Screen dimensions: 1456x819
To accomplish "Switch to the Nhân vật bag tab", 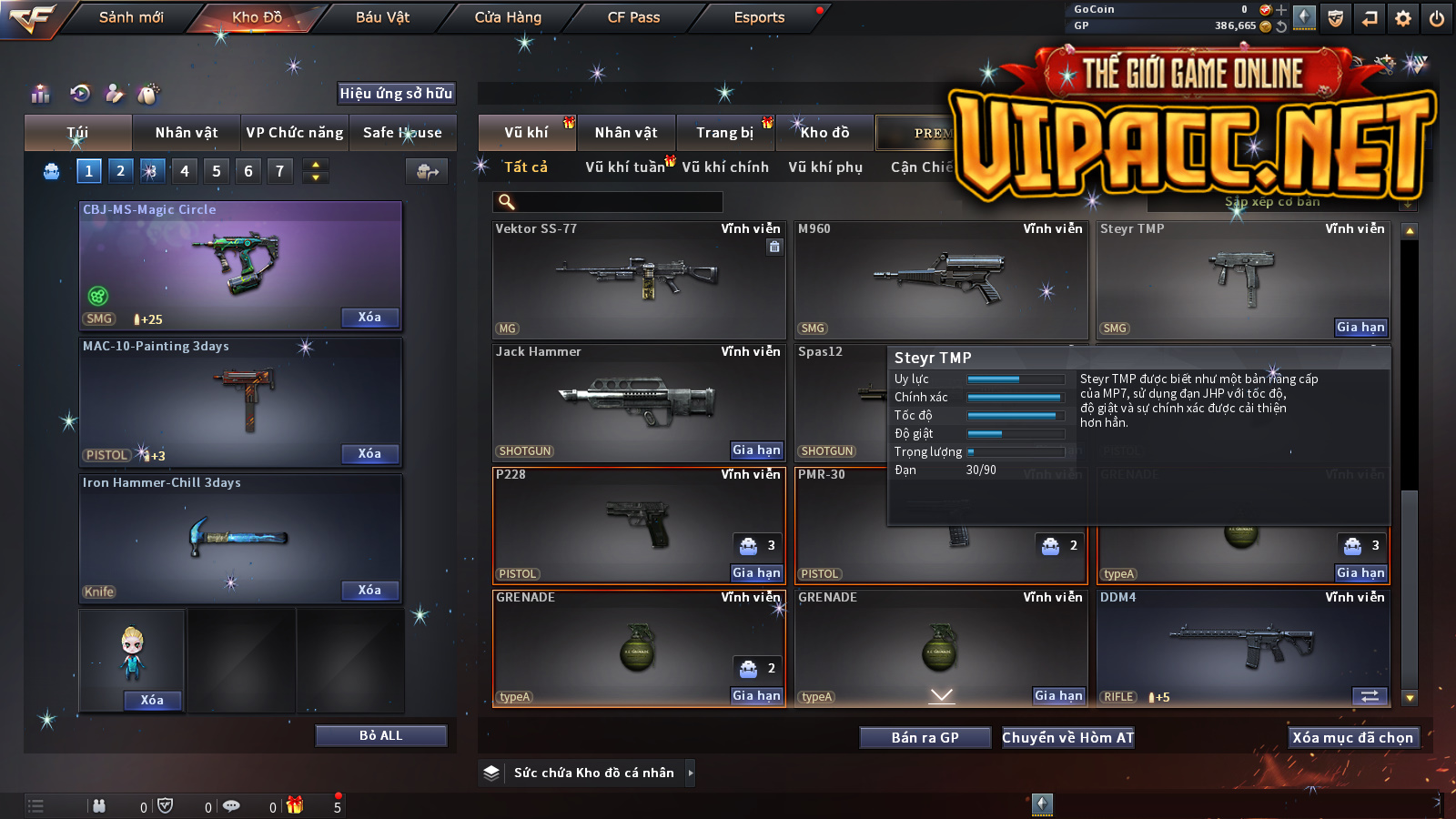I will [x=187, y=133].
